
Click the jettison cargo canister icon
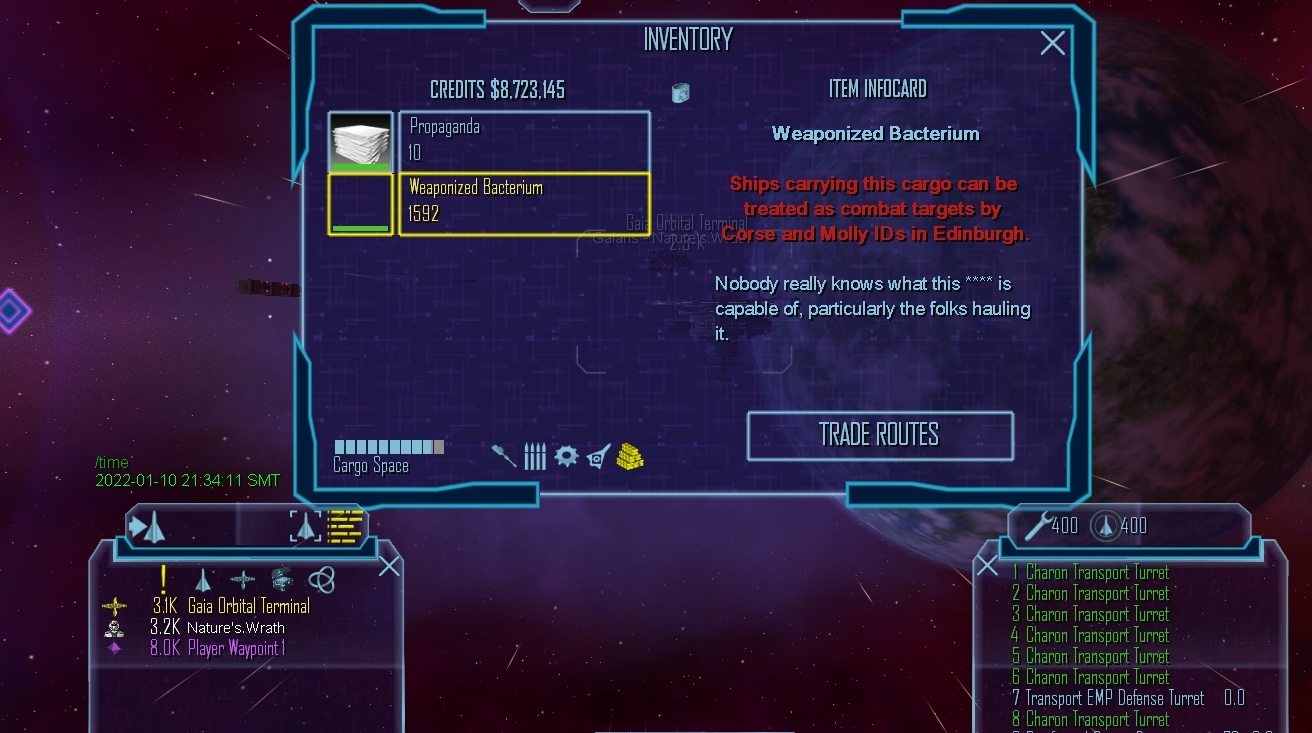681,93
